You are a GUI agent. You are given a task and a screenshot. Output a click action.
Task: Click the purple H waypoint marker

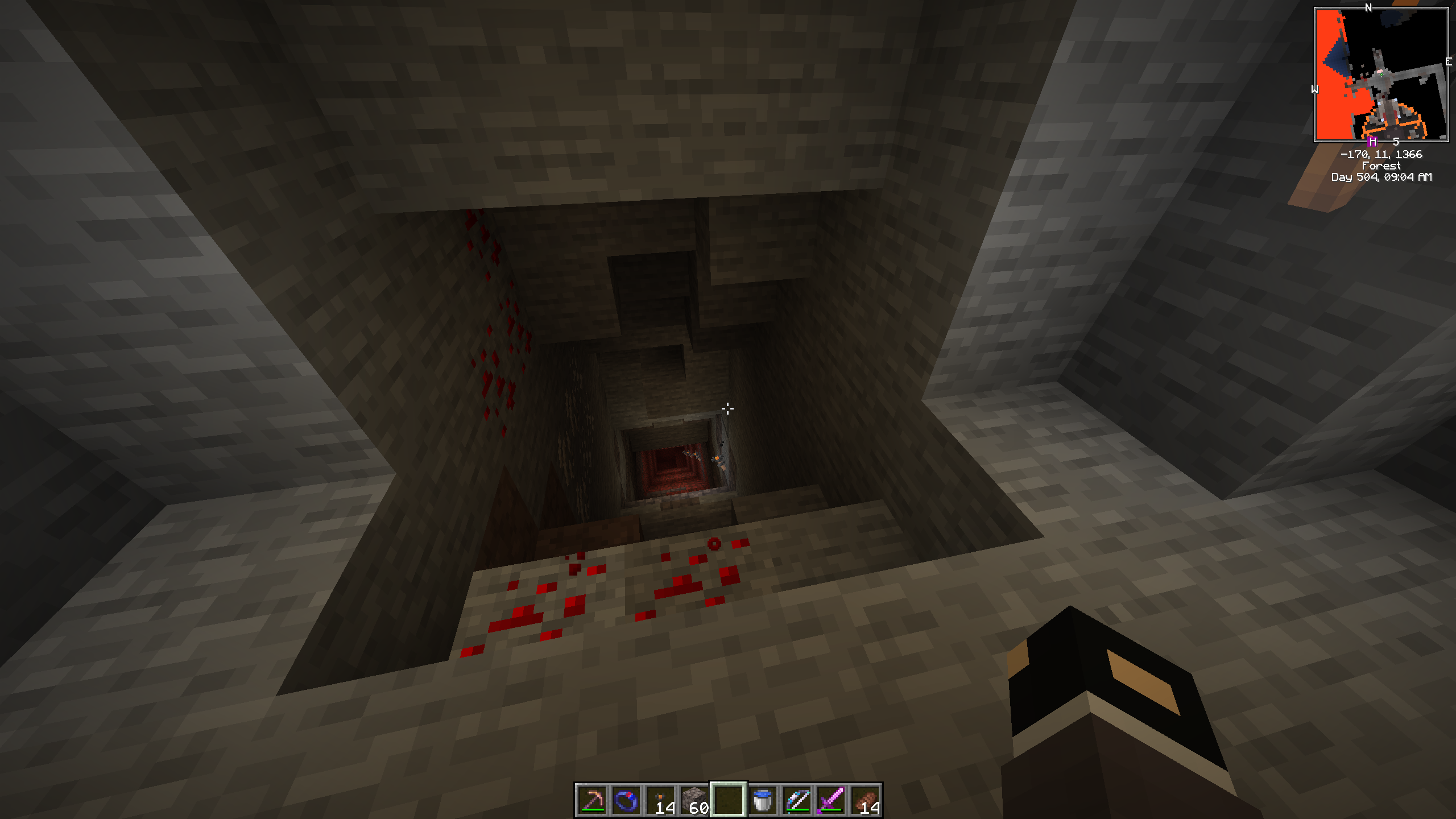tap(1372, 141)
